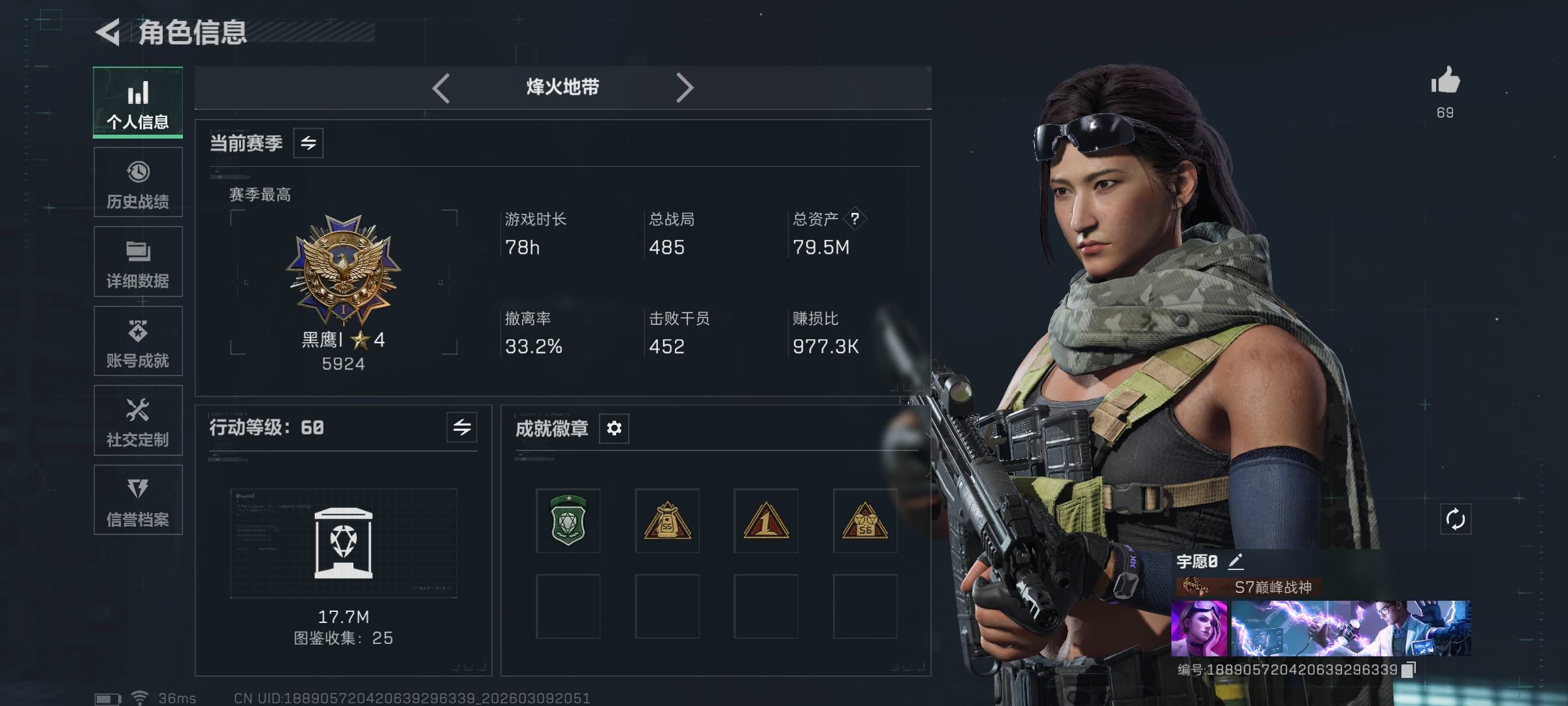
Task: Give a thumbs-up like to this profile
Action: coord(1445,82)
